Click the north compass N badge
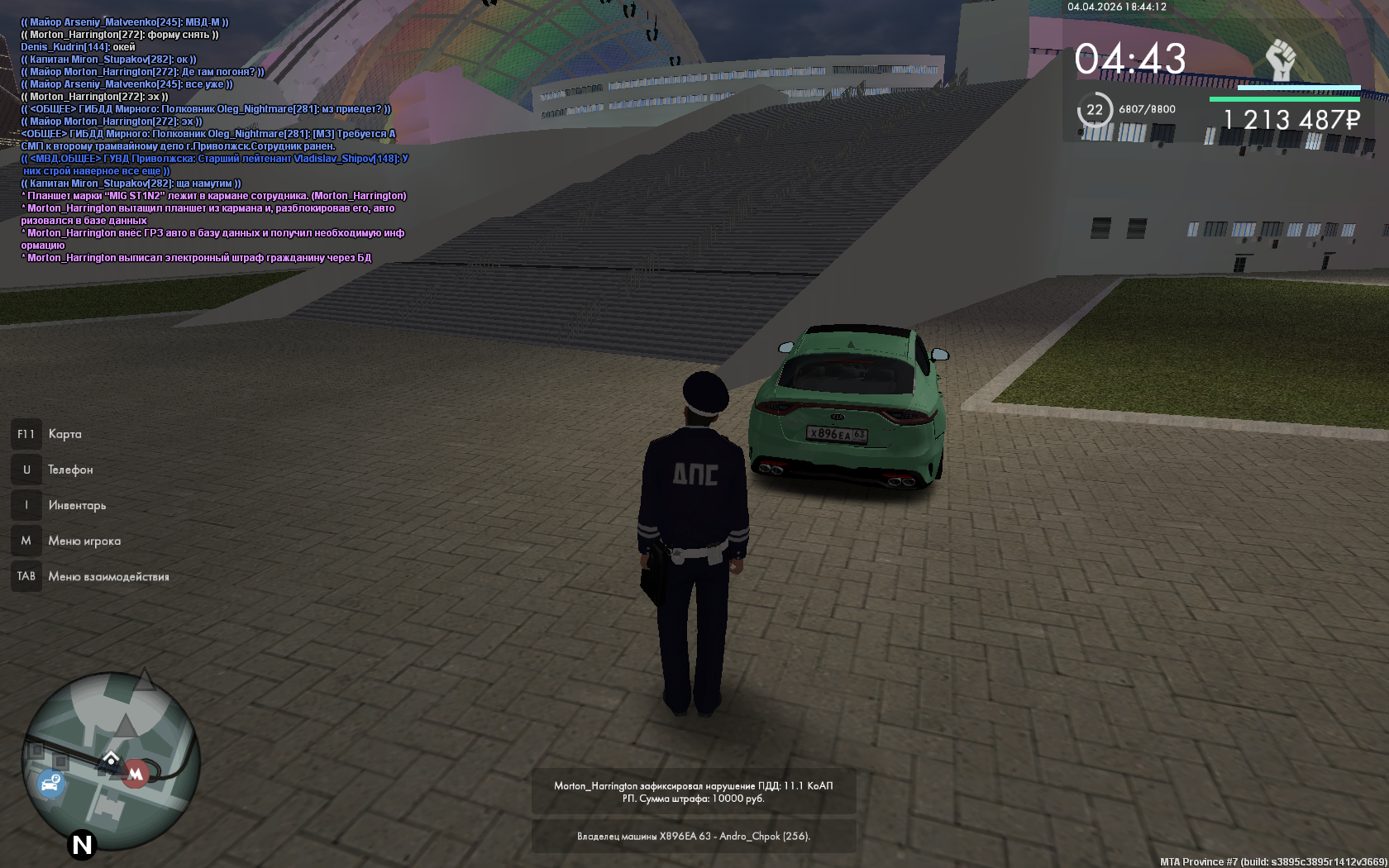 (82, 845)
